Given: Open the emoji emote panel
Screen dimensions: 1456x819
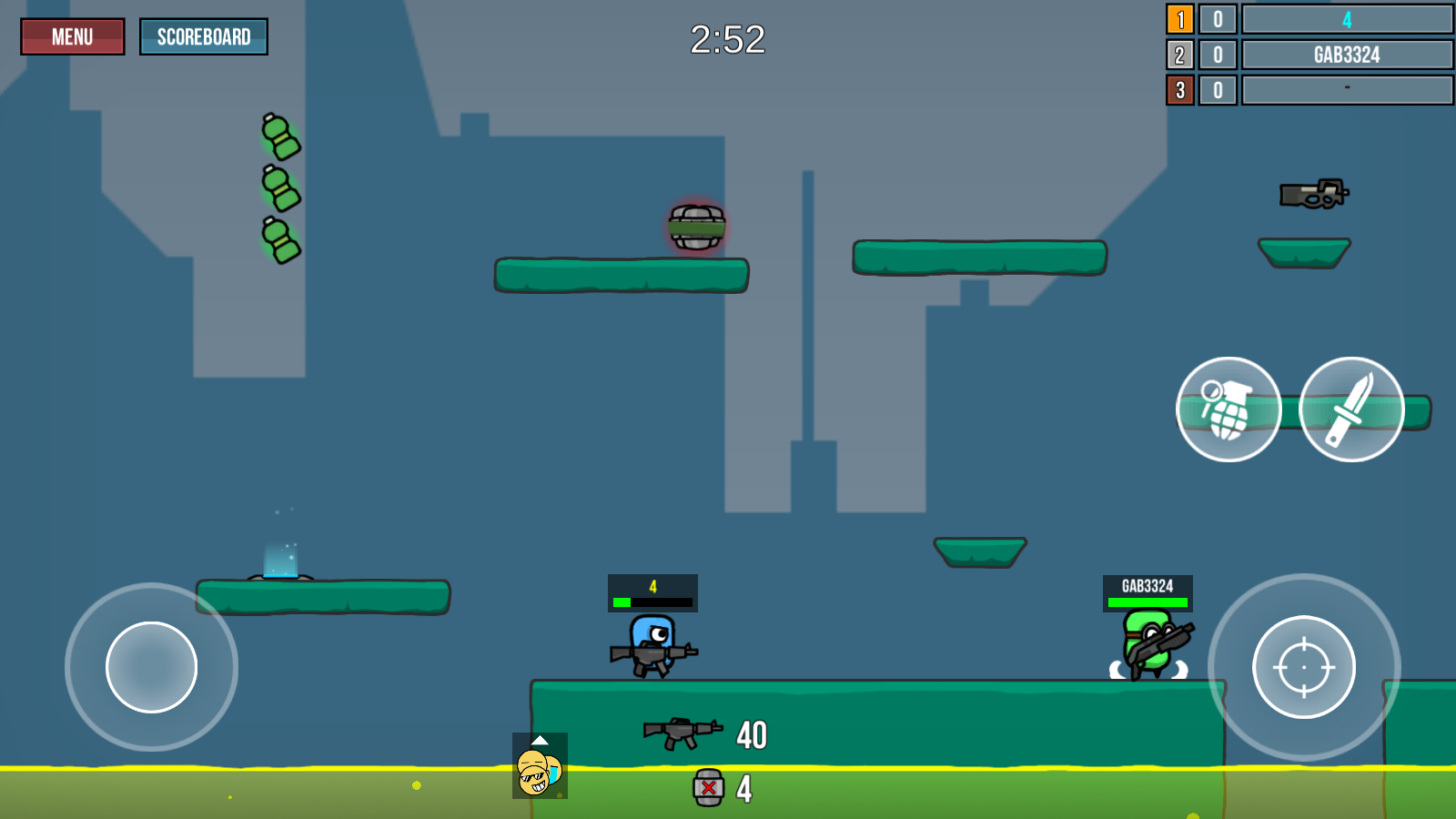Looking at the screenshot, I should pyautogui.click(x=540, y=766).
